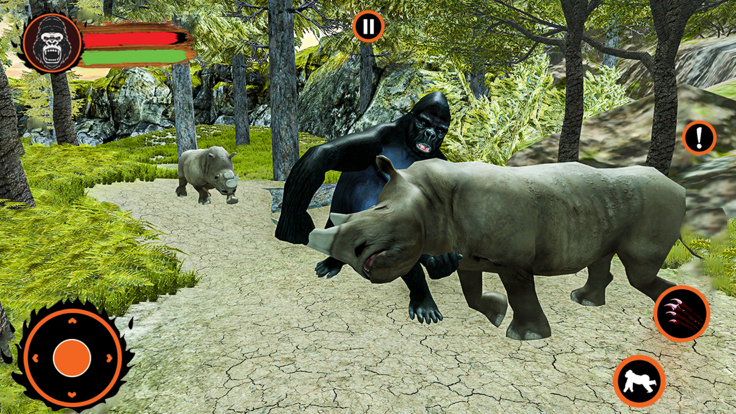Viewport: 736px width, 414px height.
Task: Tap the orange virtual joystick center
Action: click(71, 357)
